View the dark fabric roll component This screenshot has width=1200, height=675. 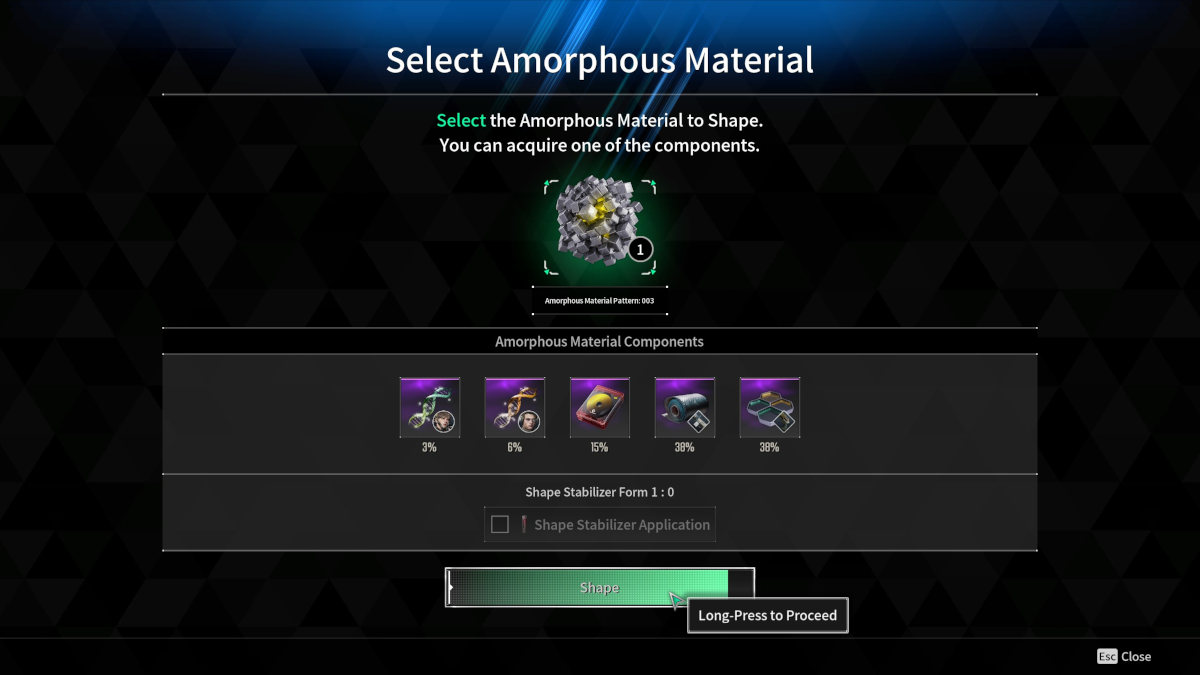tap(685, 407)
